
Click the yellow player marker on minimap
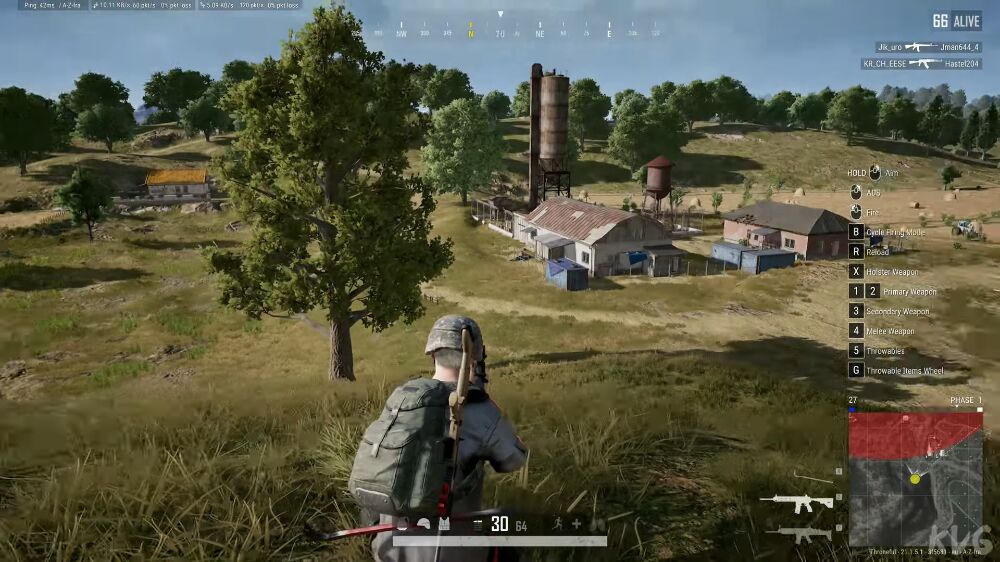coord(914,479)
